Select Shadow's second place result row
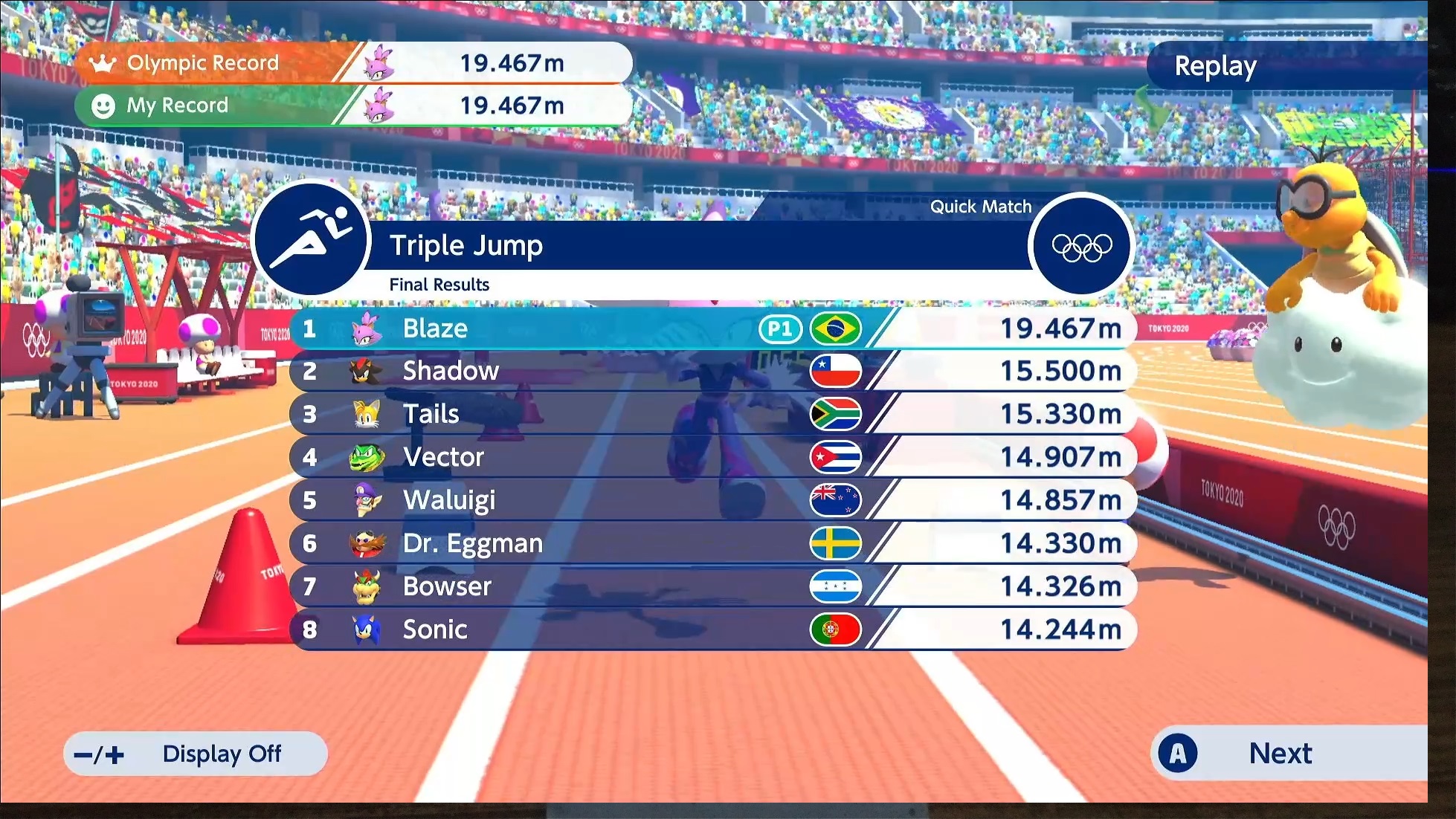Screen dimensions: 1456x819 pyautogui.click(x=712, y=371)
